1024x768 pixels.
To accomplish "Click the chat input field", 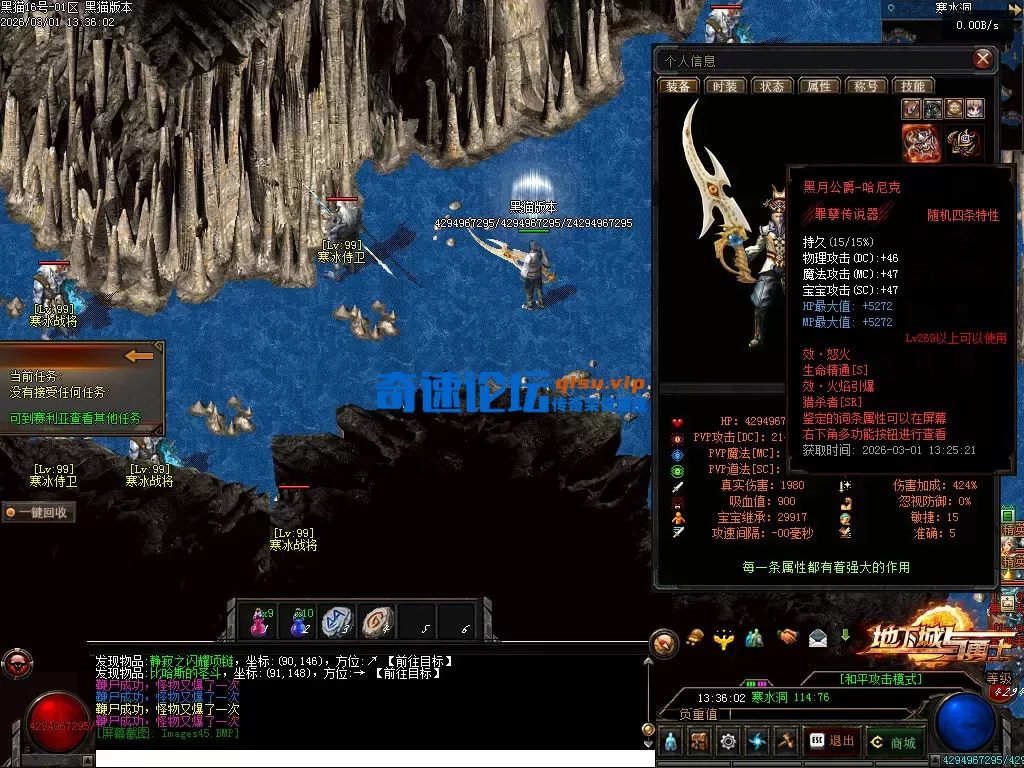I will pos(370,758).
